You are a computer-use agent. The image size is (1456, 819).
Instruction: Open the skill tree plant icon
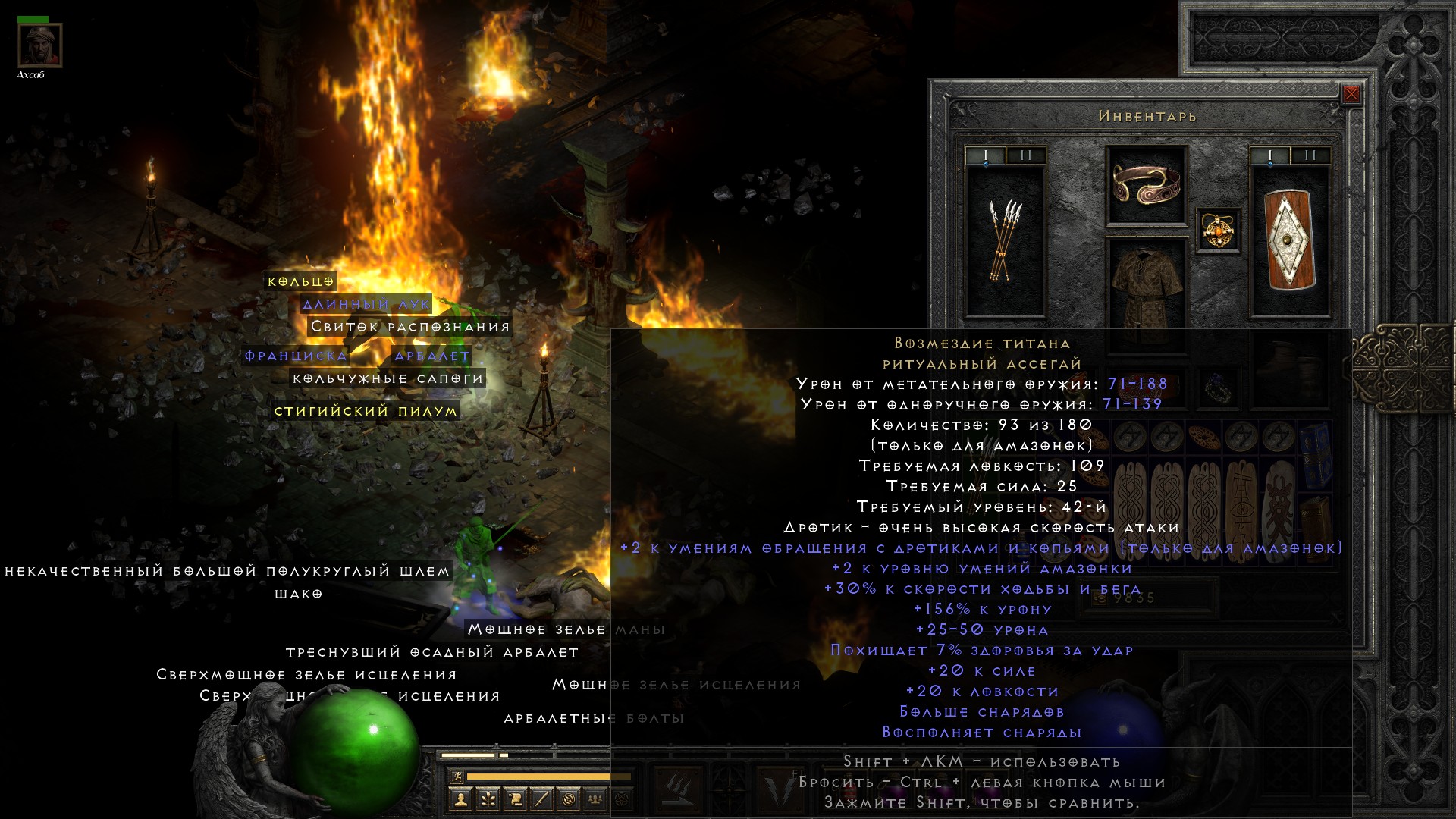488,799
